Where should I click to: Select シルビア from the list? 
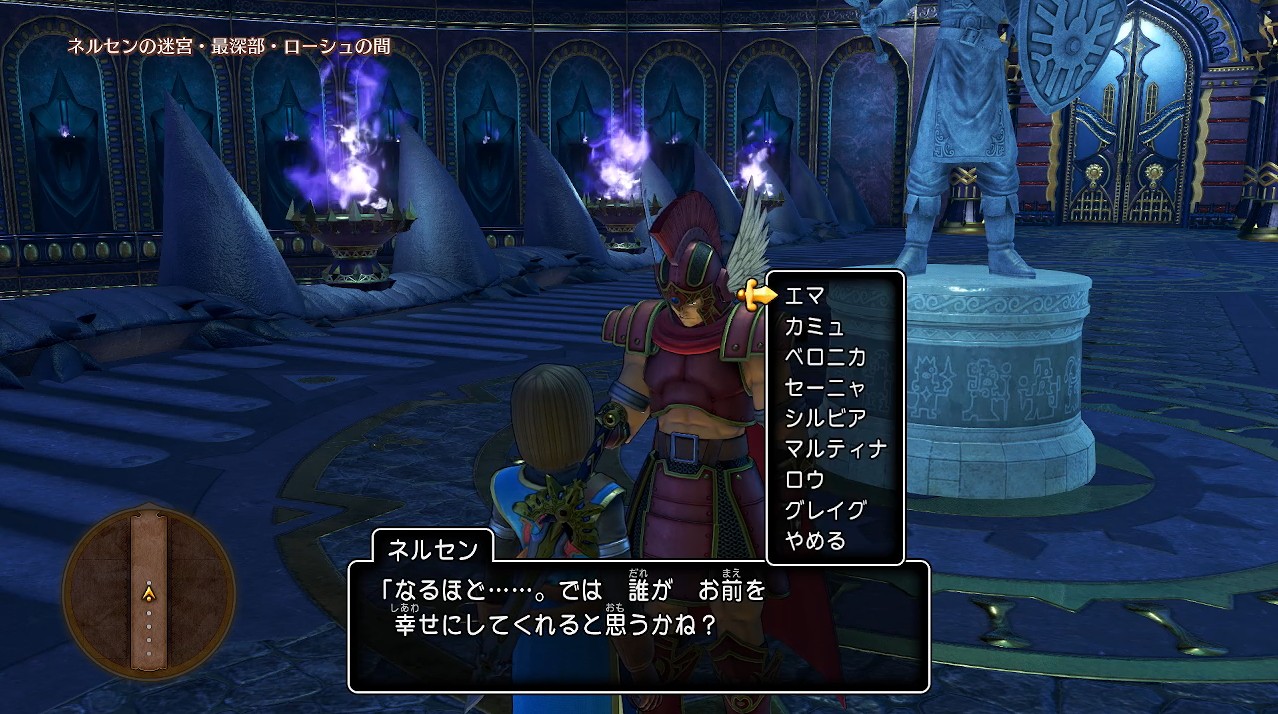pos(824,418)
